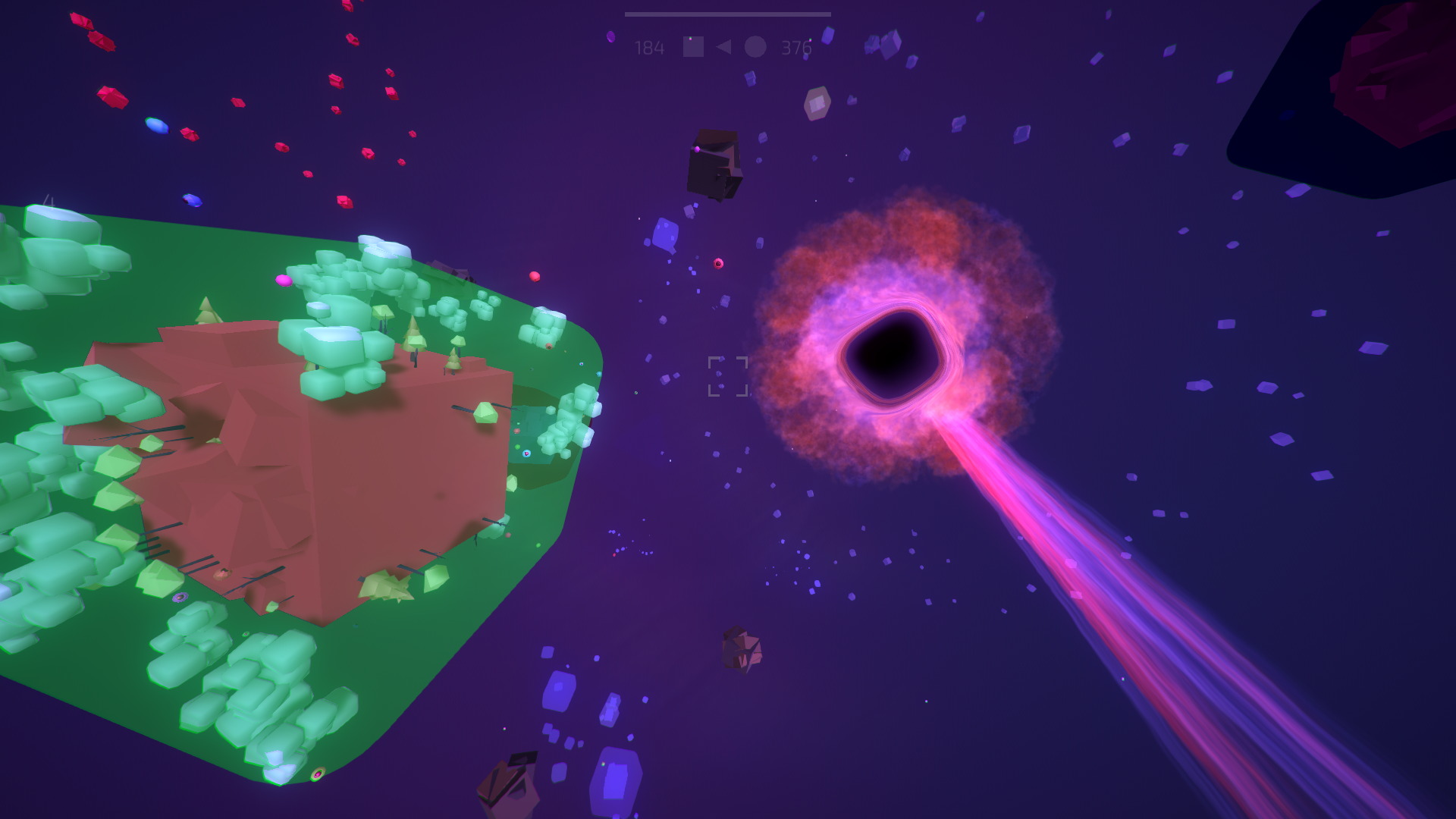Click the left-pointing triangle arrow indicator
The image size is (1456, 819).
[723, 47]
